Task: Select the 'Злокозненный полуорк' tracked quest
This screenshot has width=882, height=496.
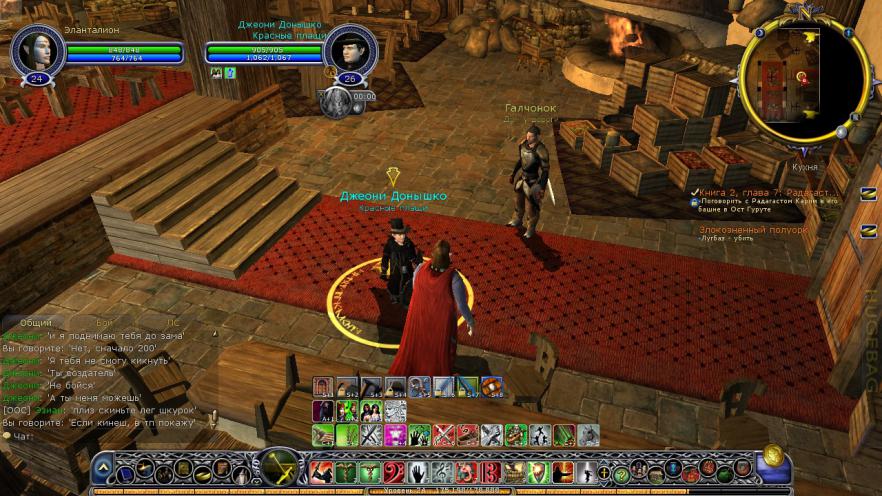Action: [x=752, y=229]
